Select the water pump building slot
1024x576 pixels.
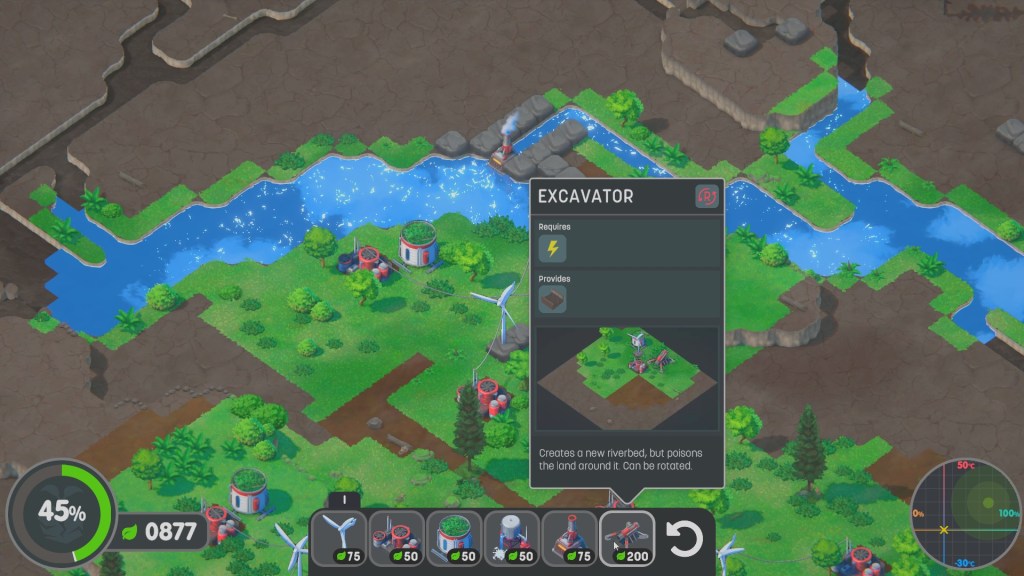(513, 539)
